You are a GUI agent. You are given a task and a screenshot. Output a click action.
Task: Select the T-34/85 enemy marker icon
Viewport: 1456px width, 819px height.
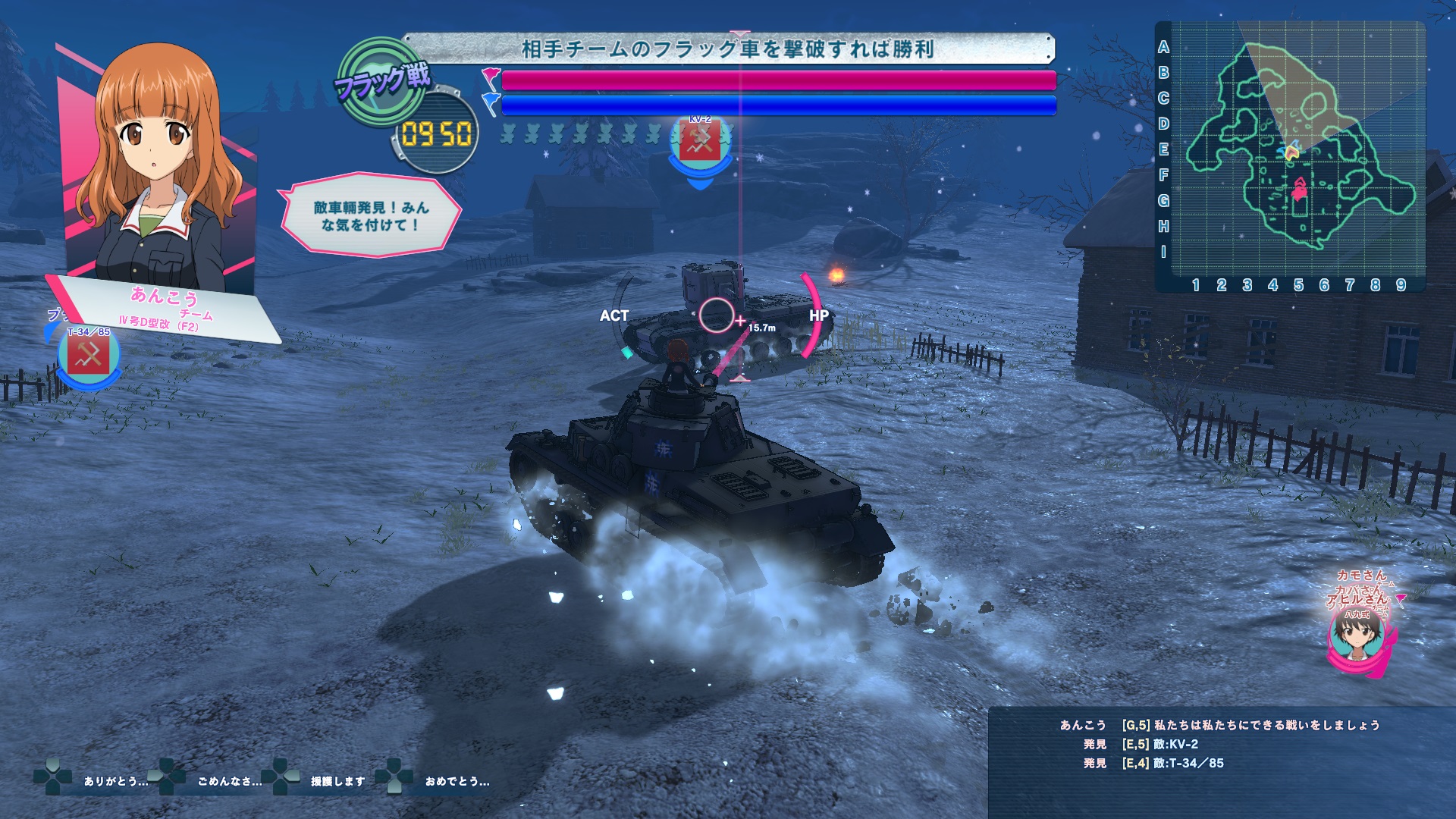[x=89, y=356]
